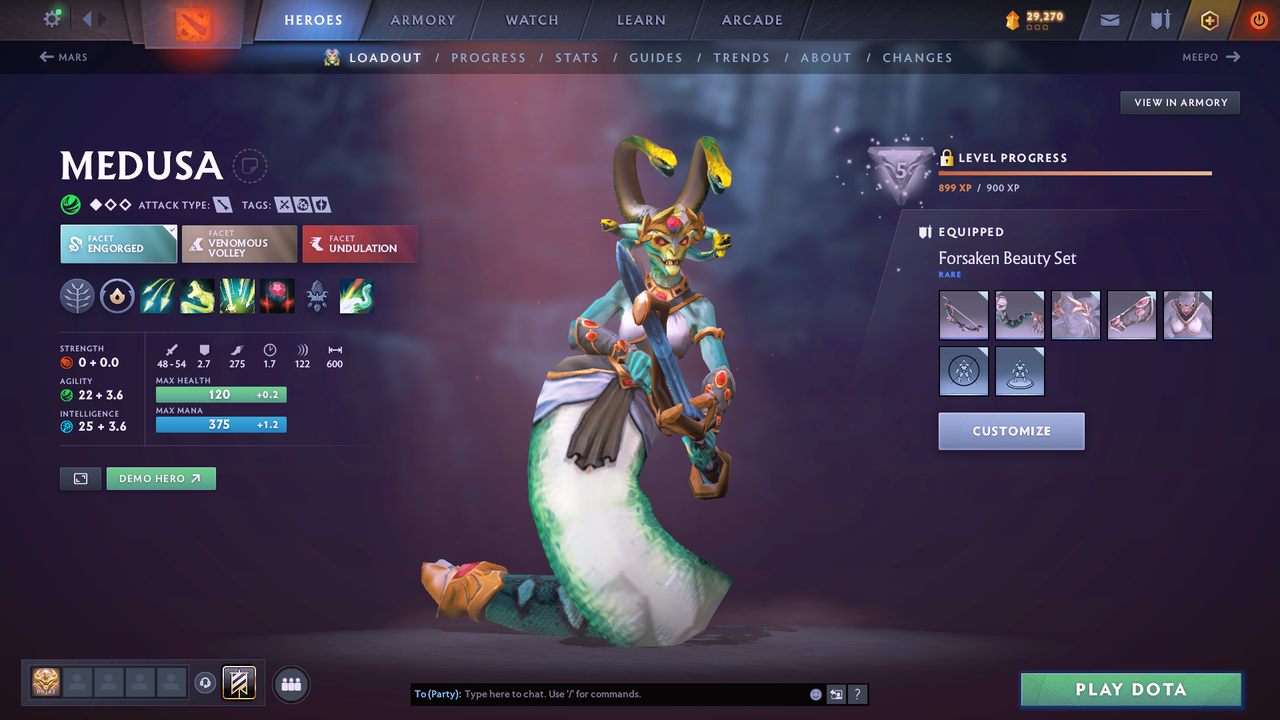Enable the Undulation facet
Viewport: 1280px width, 720px height.
(360, 243)
